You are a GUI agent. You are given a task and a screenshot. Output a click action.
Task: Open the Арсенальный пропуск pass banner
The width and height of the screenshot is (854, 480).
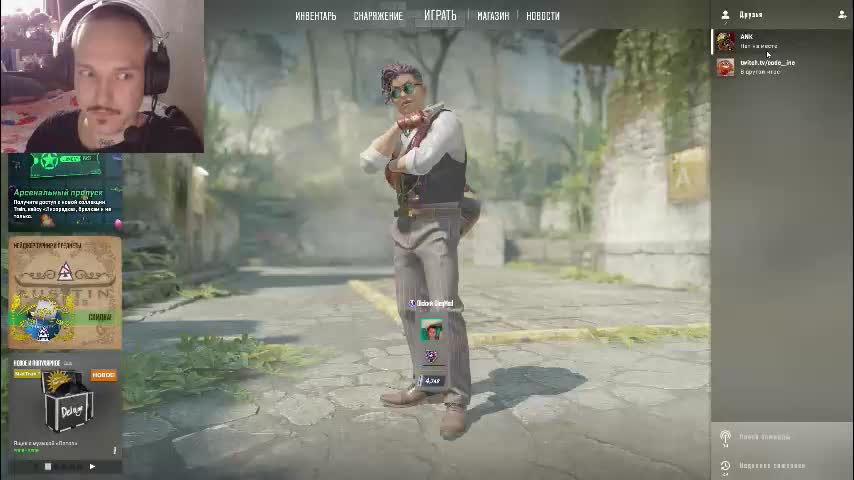pos(65,190)
